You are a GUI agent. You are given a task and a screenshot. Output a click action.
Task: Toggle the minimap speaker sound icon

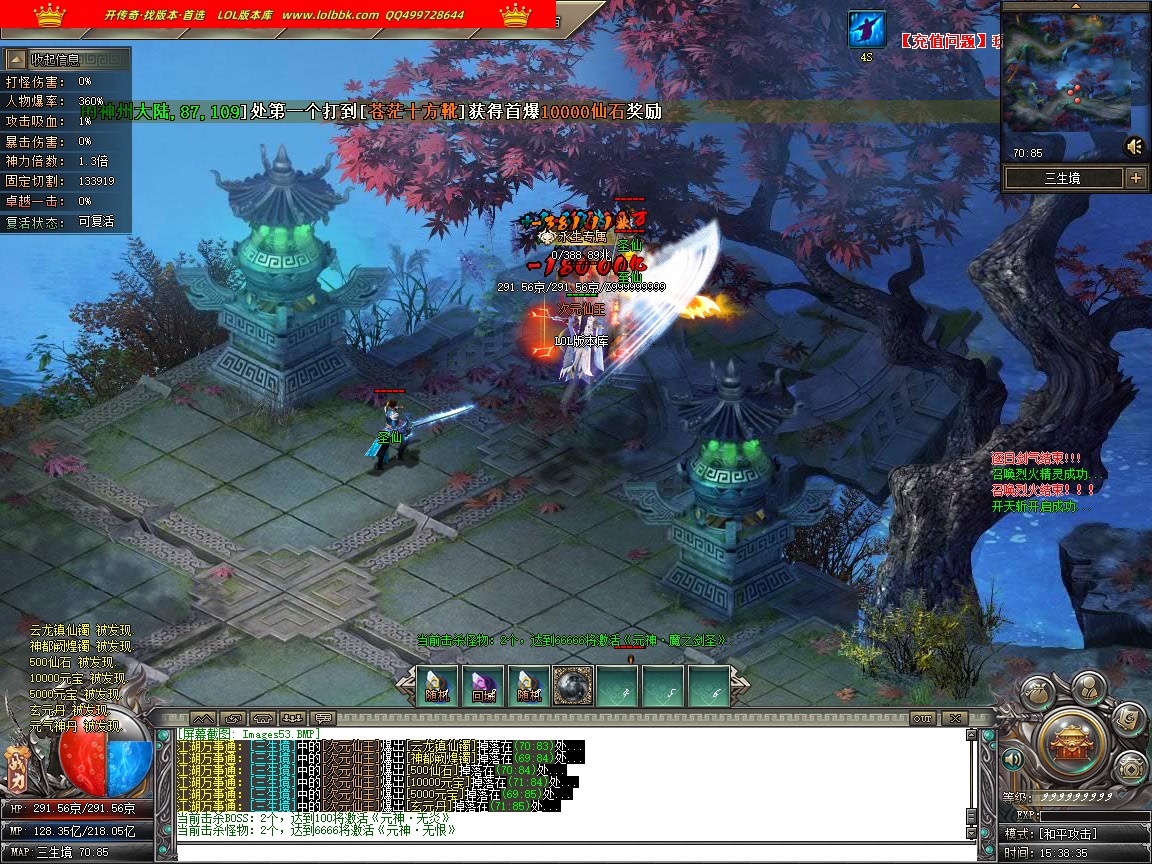pos(1134,146)
